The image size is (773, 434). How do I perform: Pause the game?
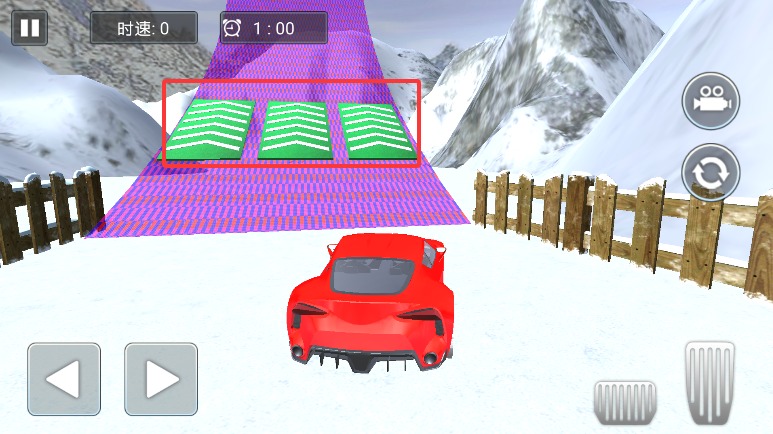[x=29, y=27]
